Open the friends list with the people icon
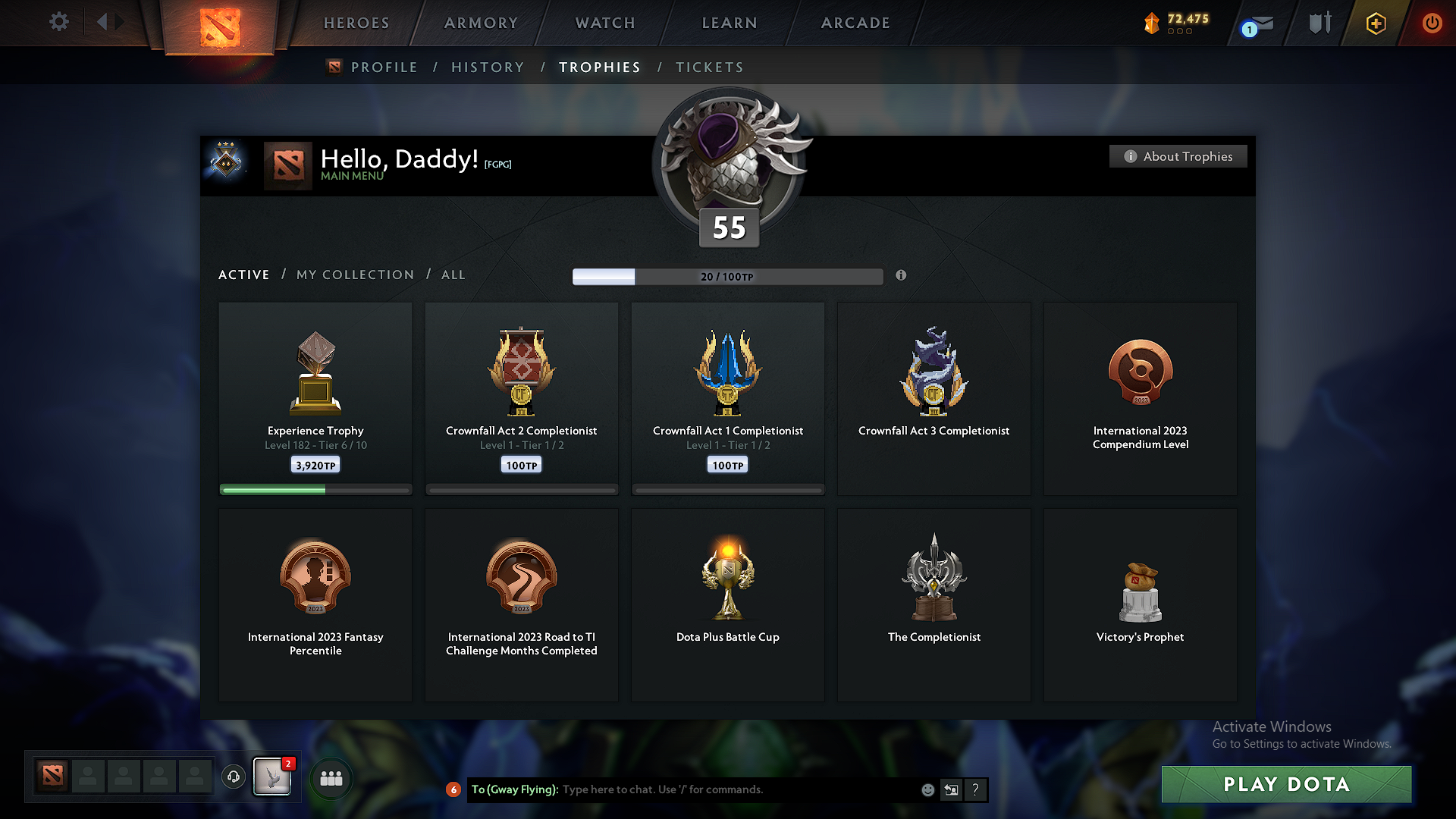The image size is (1456, 819). click(x=331, y=777)
